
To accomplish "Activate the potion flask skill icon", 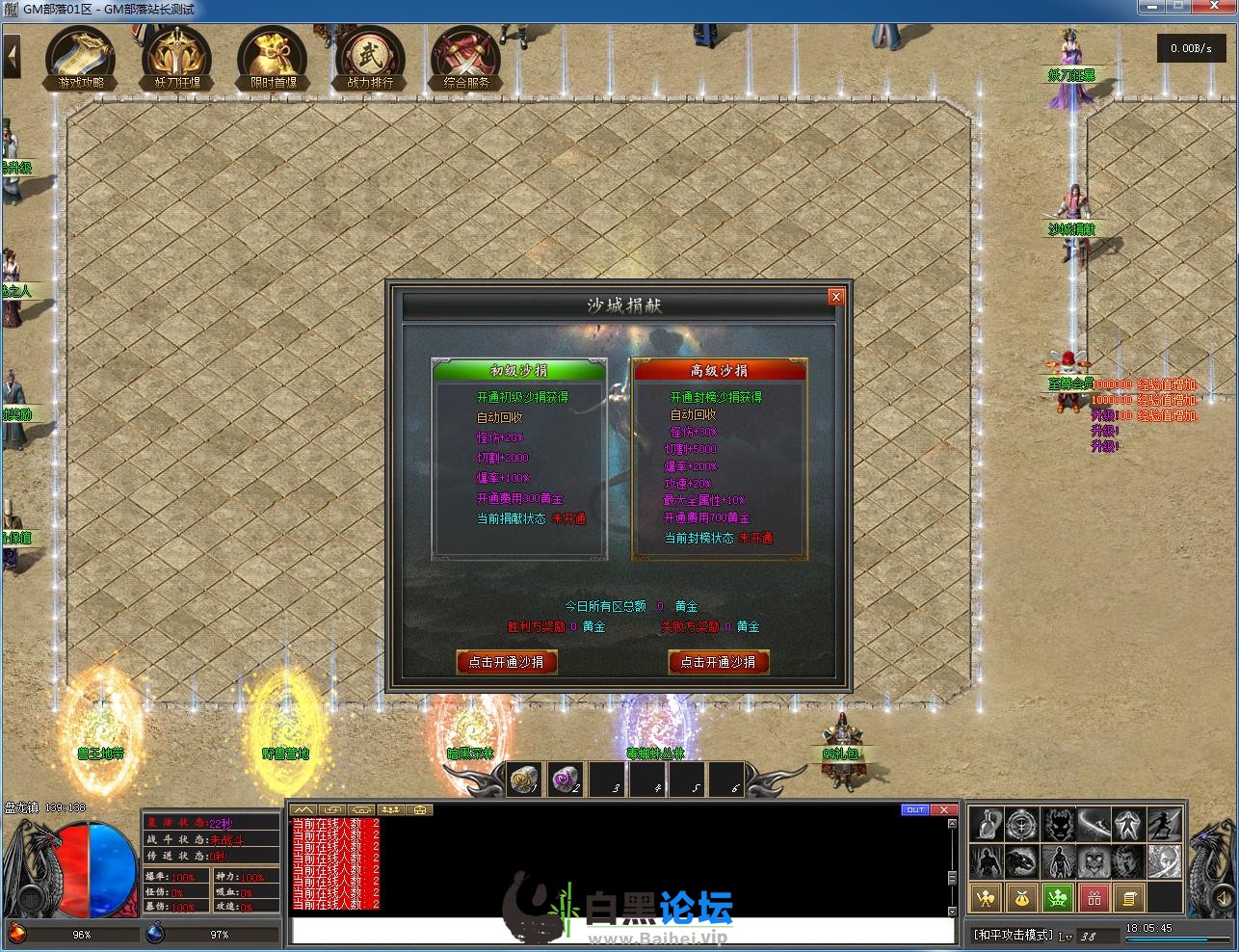I will click(986, 826).
